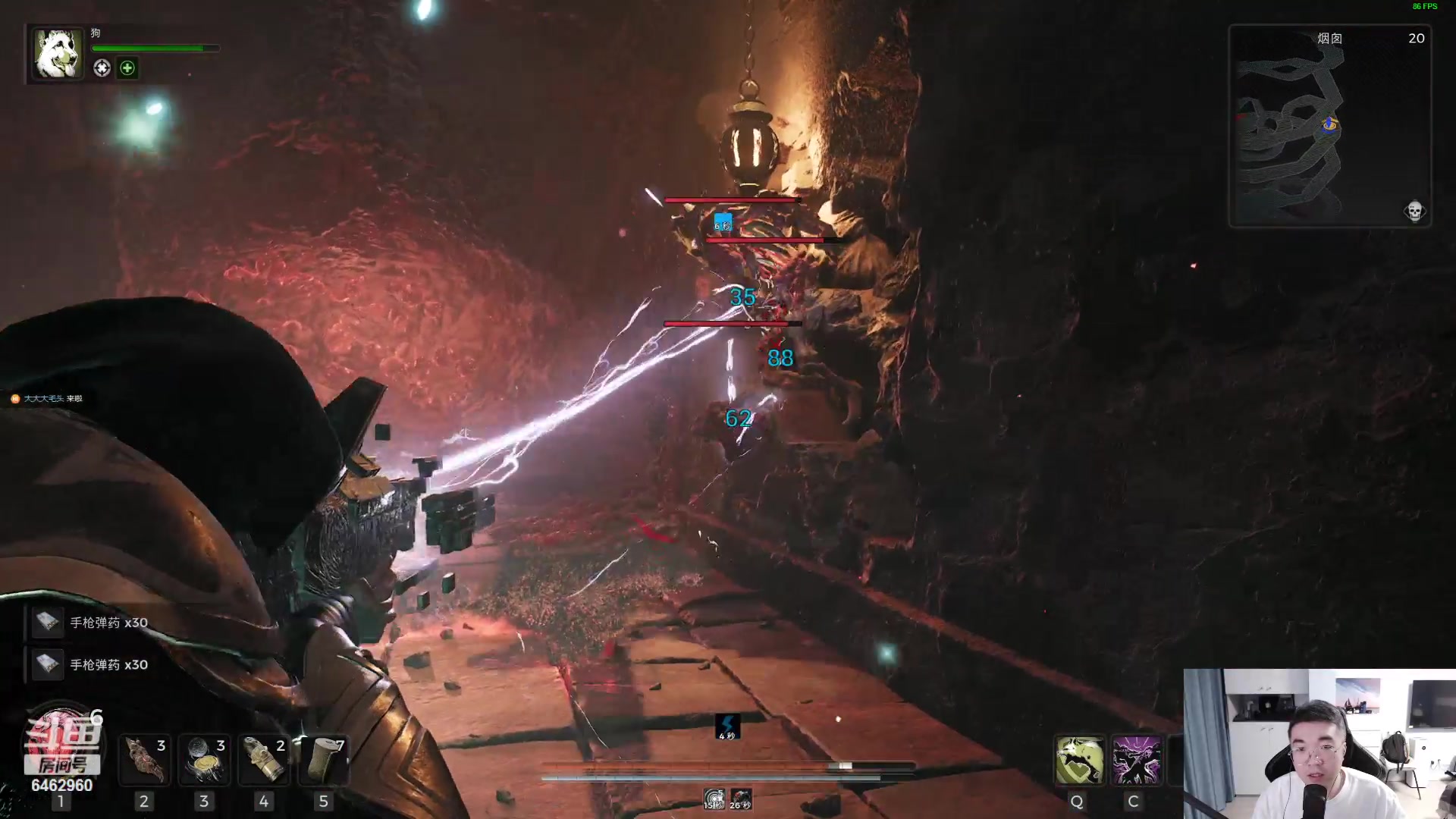This screenshot has width=1456, height=819.
Task: Click the green plus heal icon
Action: pyautogui.click(x=127, y=68)
